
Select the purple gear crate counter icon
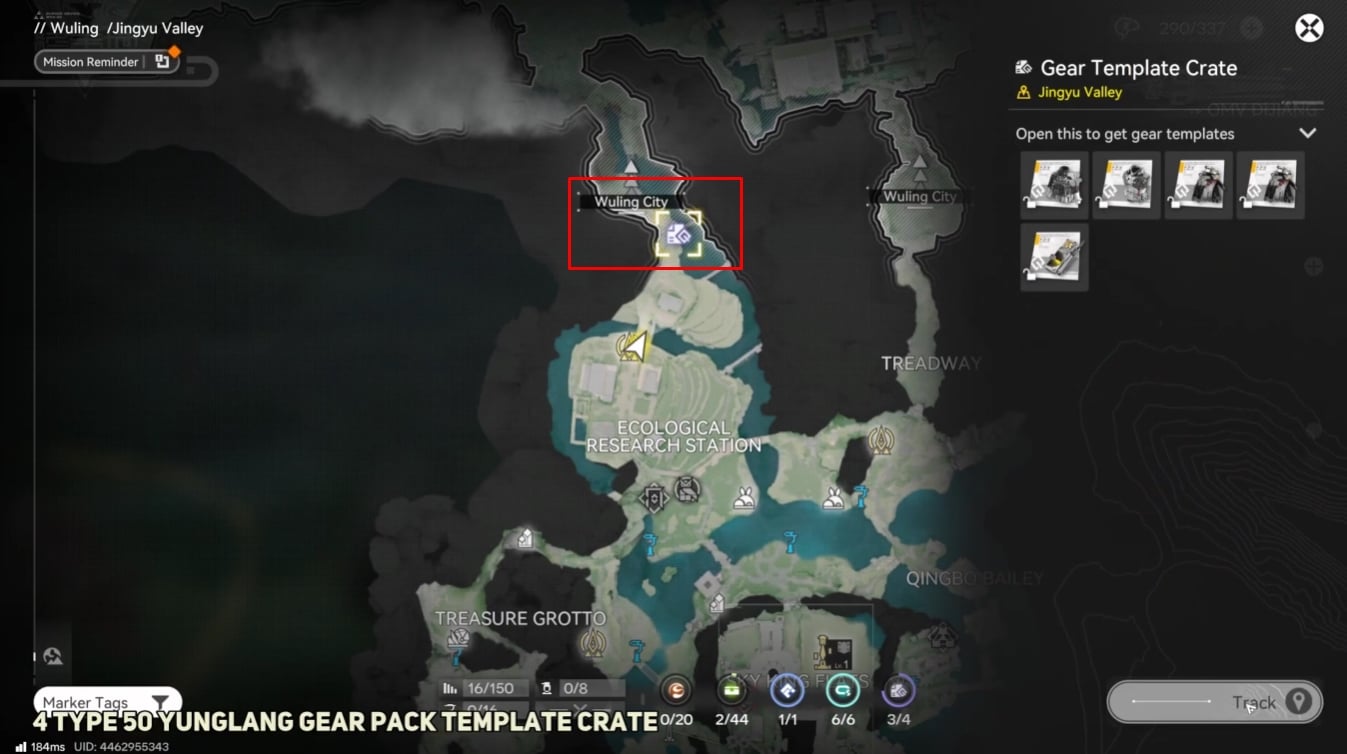(898, 691)
